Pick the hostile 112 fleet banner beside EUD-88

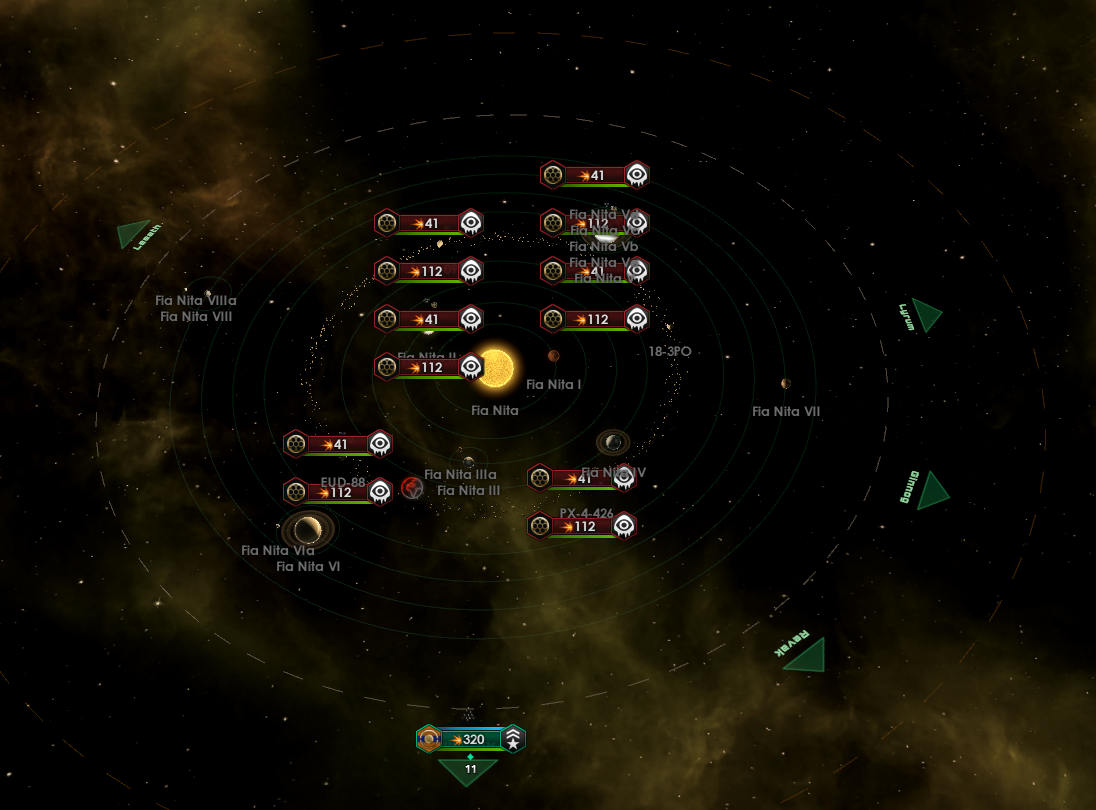[x=338, y=492]
